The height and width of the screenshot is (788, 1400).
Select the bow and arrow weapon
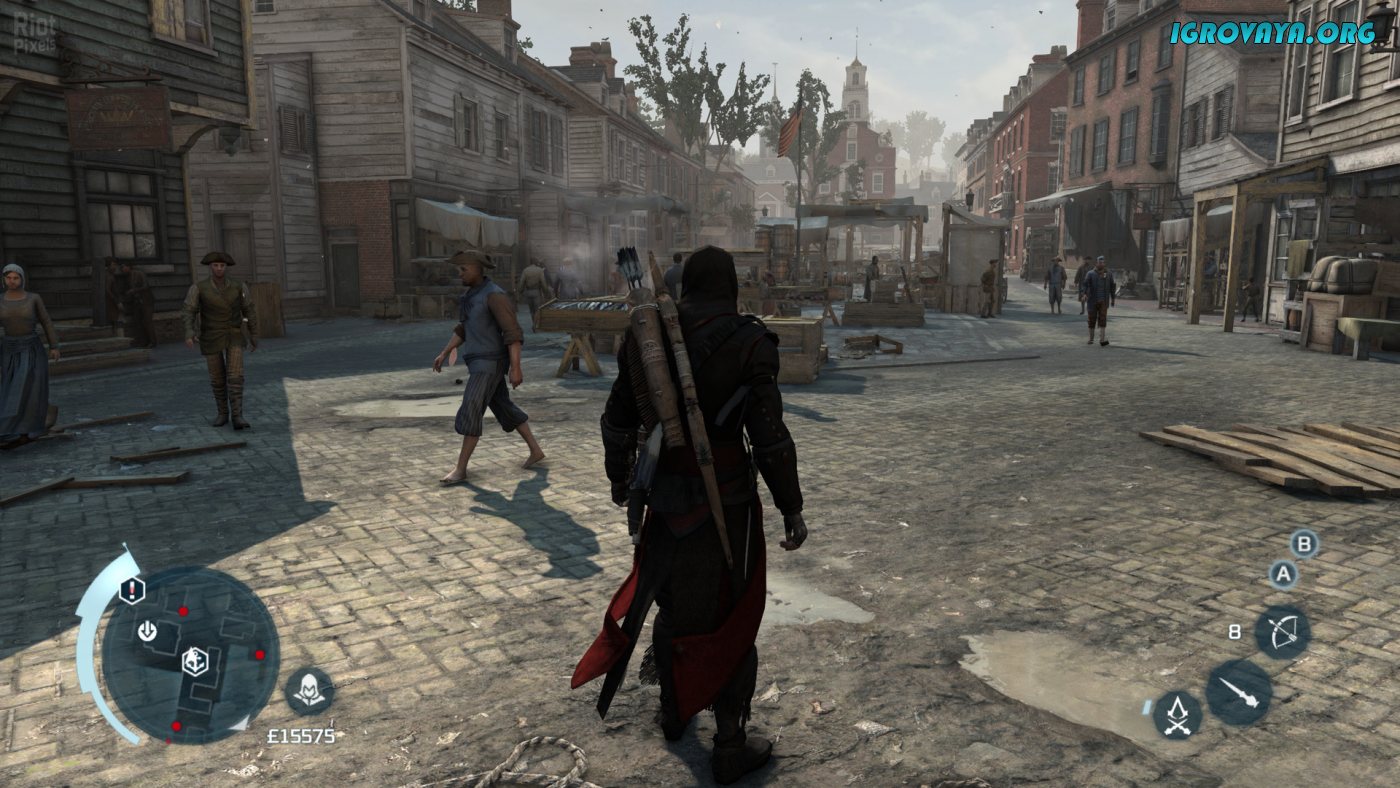(x=1282, y=632)
